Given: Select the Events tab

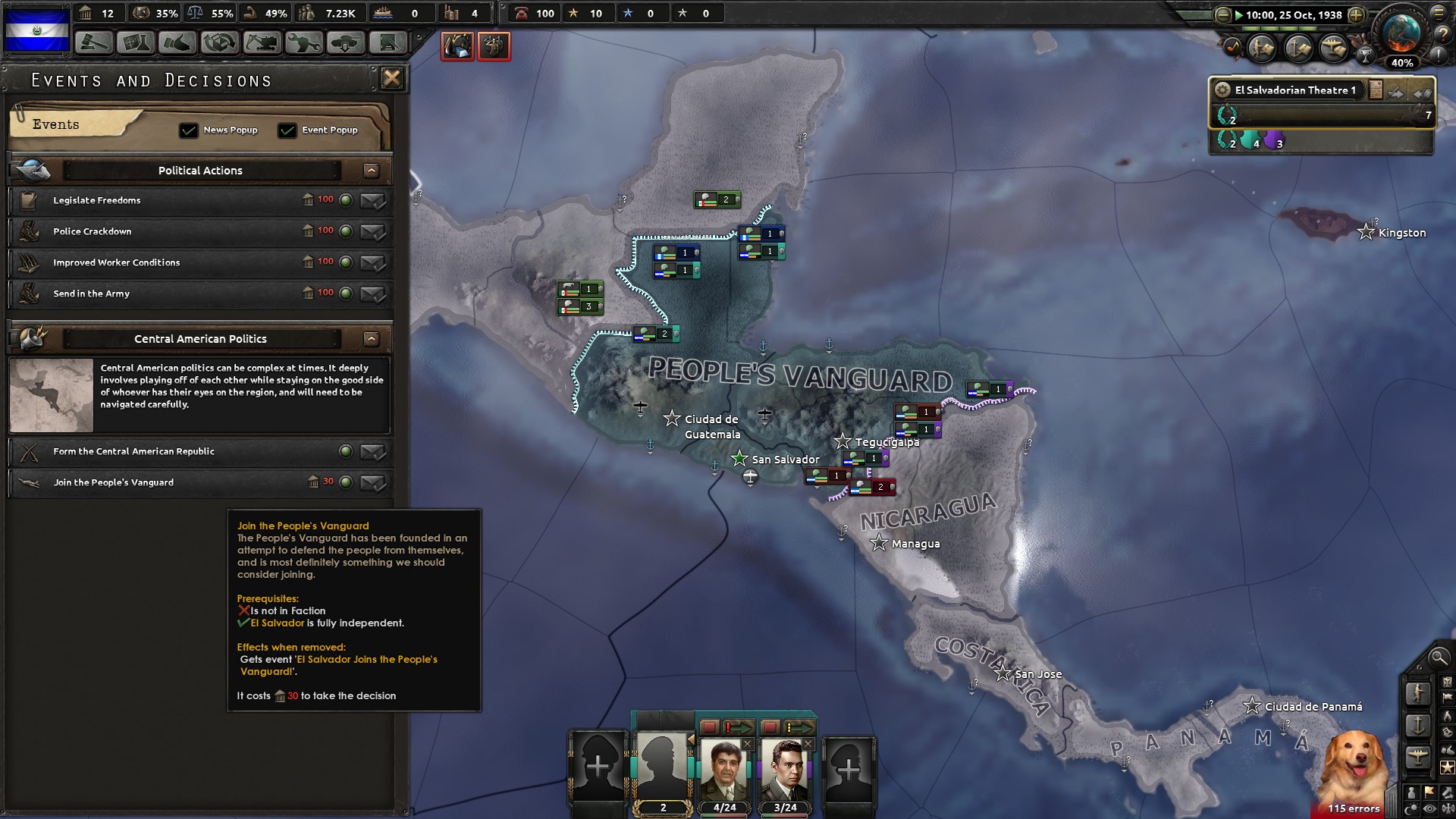Looking at the screenshot, I should coord(55,124).
